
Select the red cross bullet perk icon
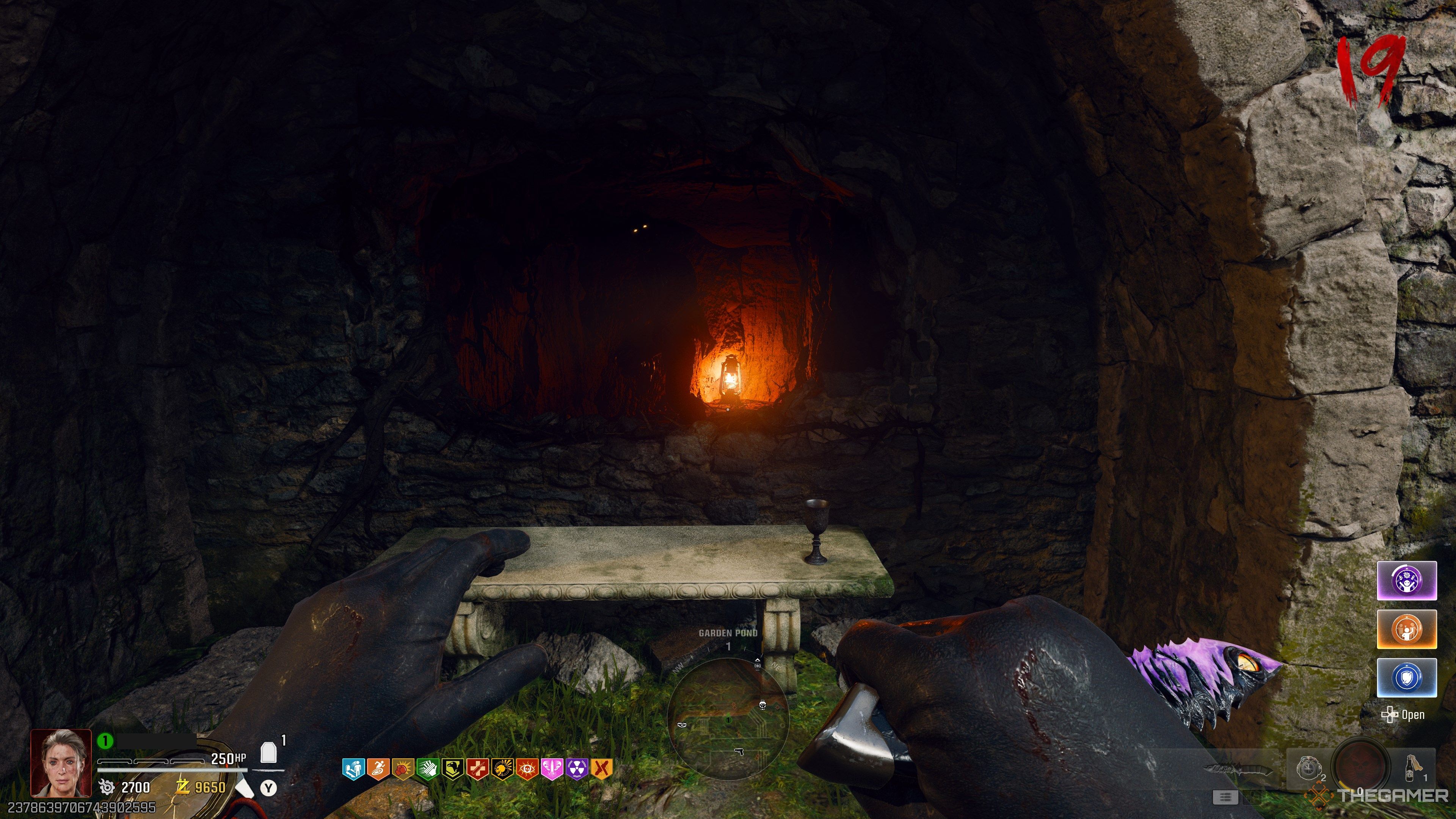(478, 769)
